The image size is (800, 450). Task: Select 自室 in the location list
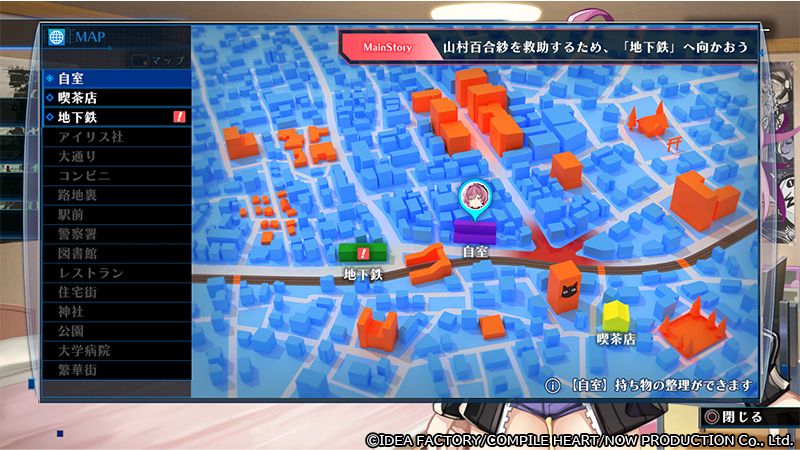coord(115,78)
